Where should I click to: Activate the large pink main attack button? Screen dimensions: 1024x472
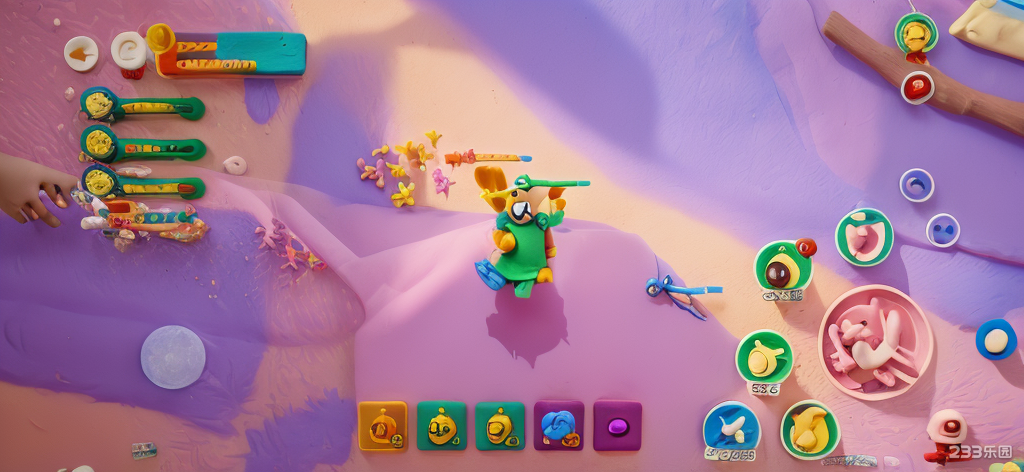875,342
